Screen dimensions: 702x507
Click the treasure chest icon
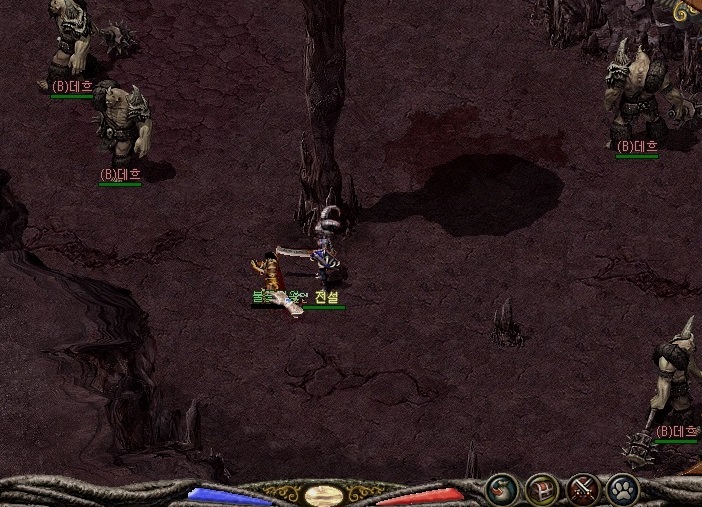(x=541, y=489)
